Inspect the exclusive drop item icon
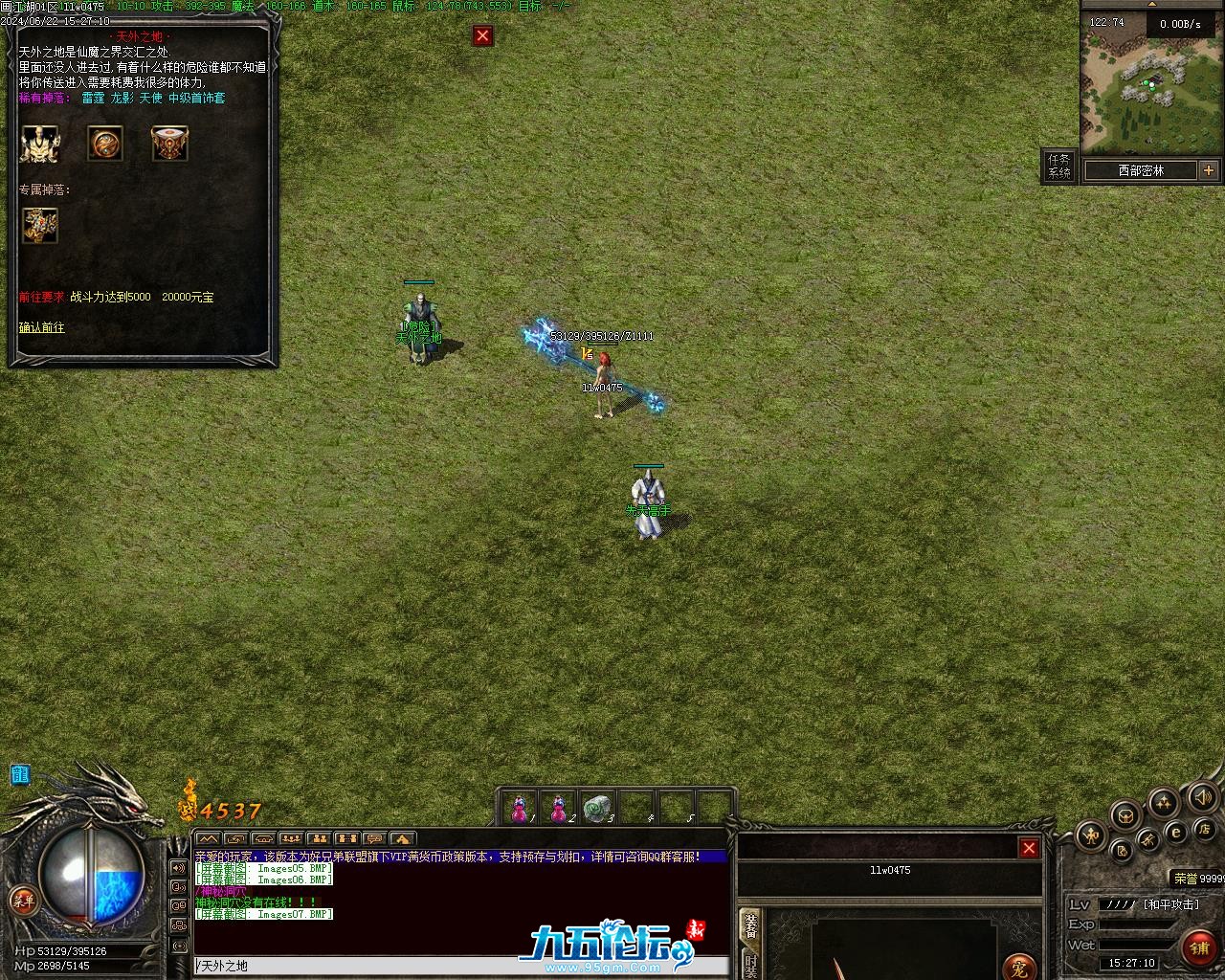The image size is (1225, 980). click(40, 226)
